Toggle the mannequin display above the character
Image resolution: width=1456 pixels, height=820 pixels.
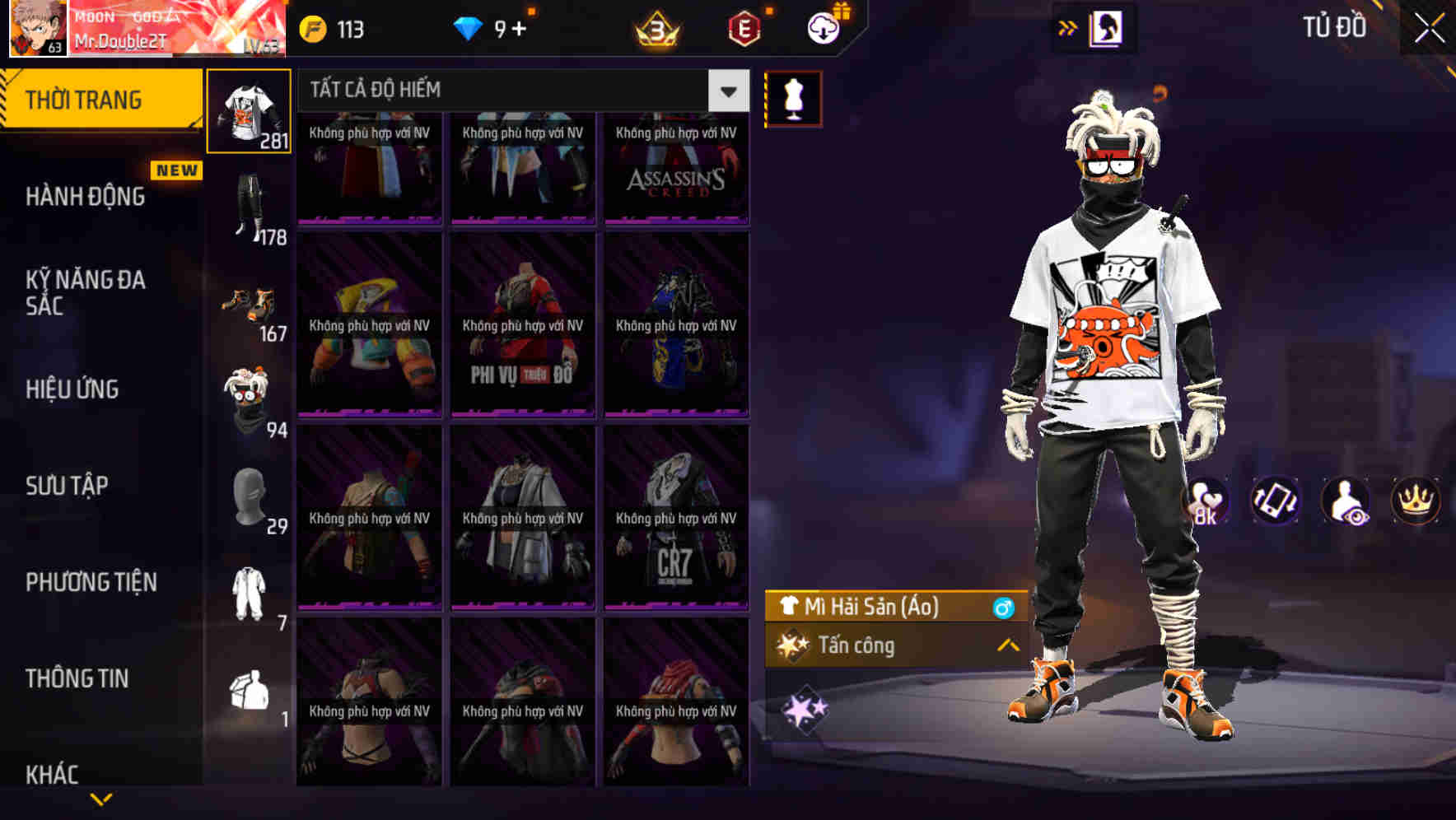tap(791, 98)
